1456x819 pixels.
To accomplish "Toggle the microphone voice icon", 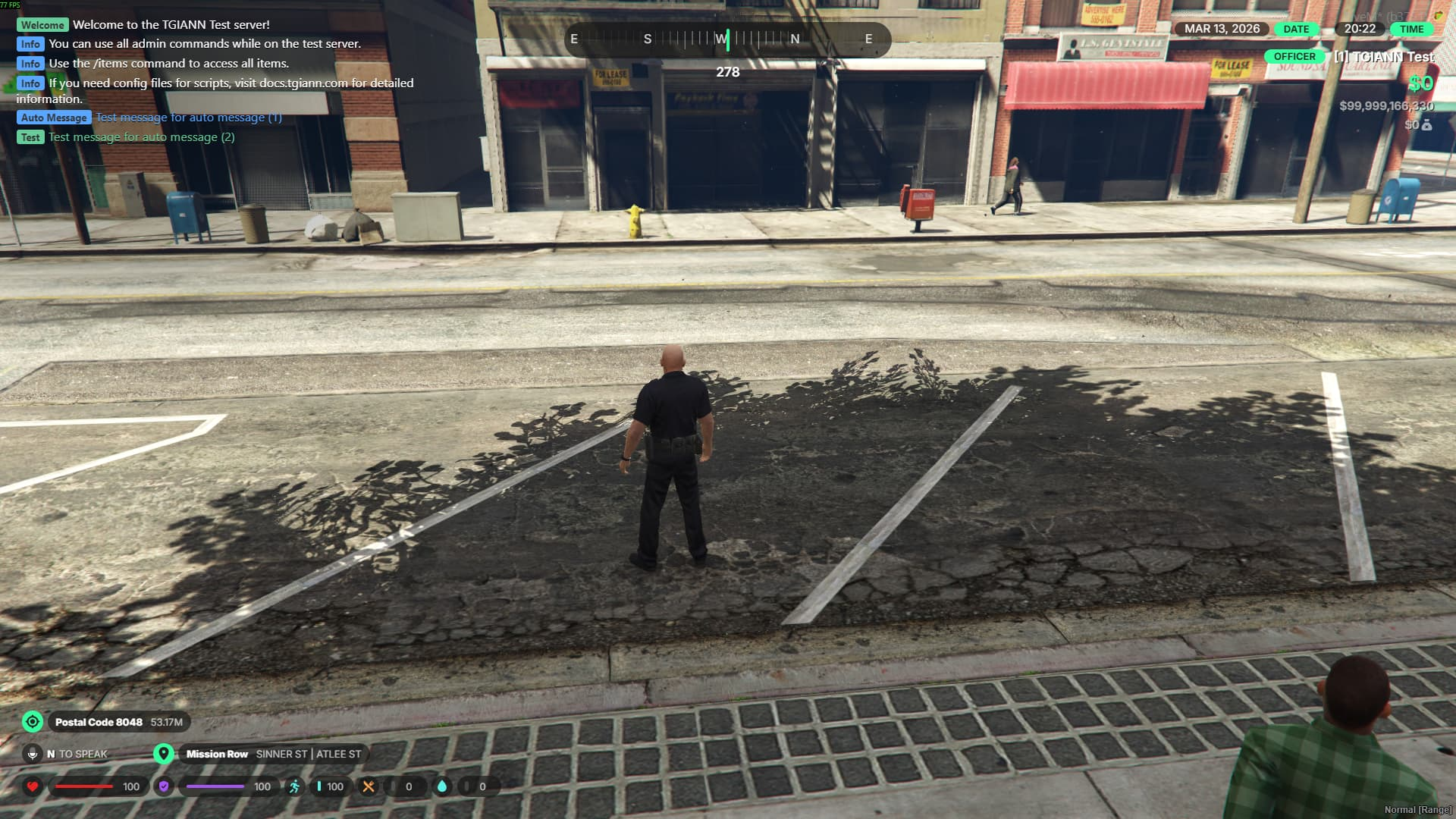I will click(x=33, y=754).
